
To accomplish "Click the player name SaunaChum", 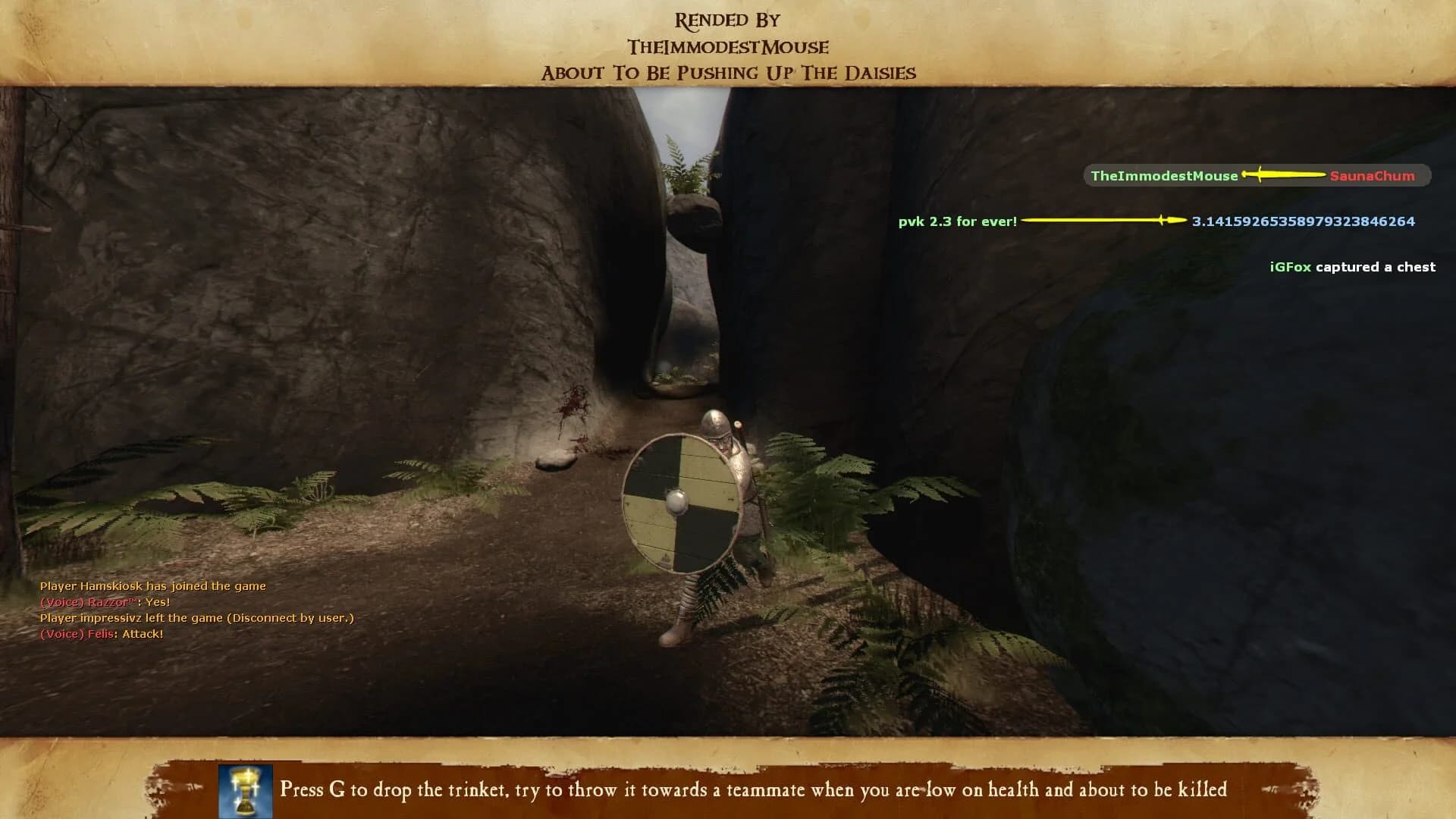I will tap(1374, 176).
